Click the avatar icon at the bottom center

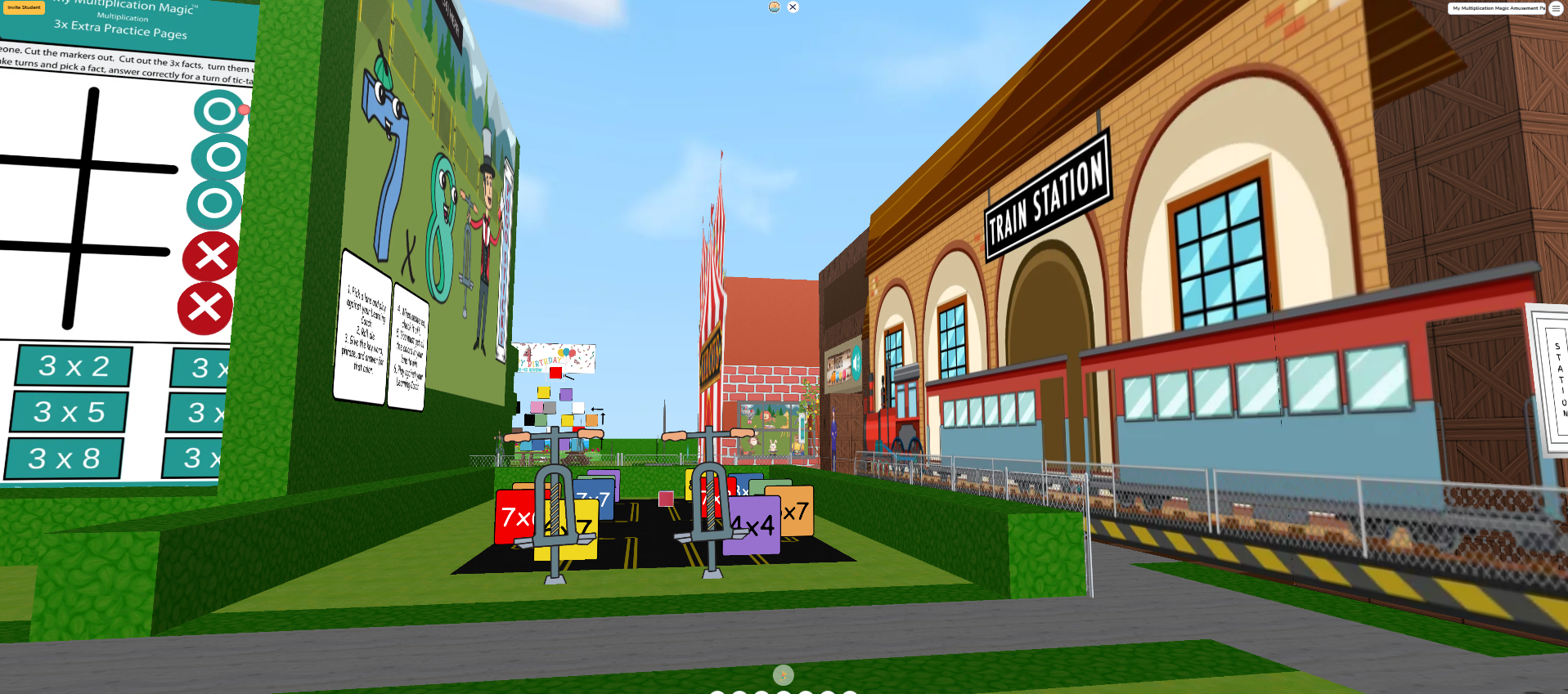point(783,675)
